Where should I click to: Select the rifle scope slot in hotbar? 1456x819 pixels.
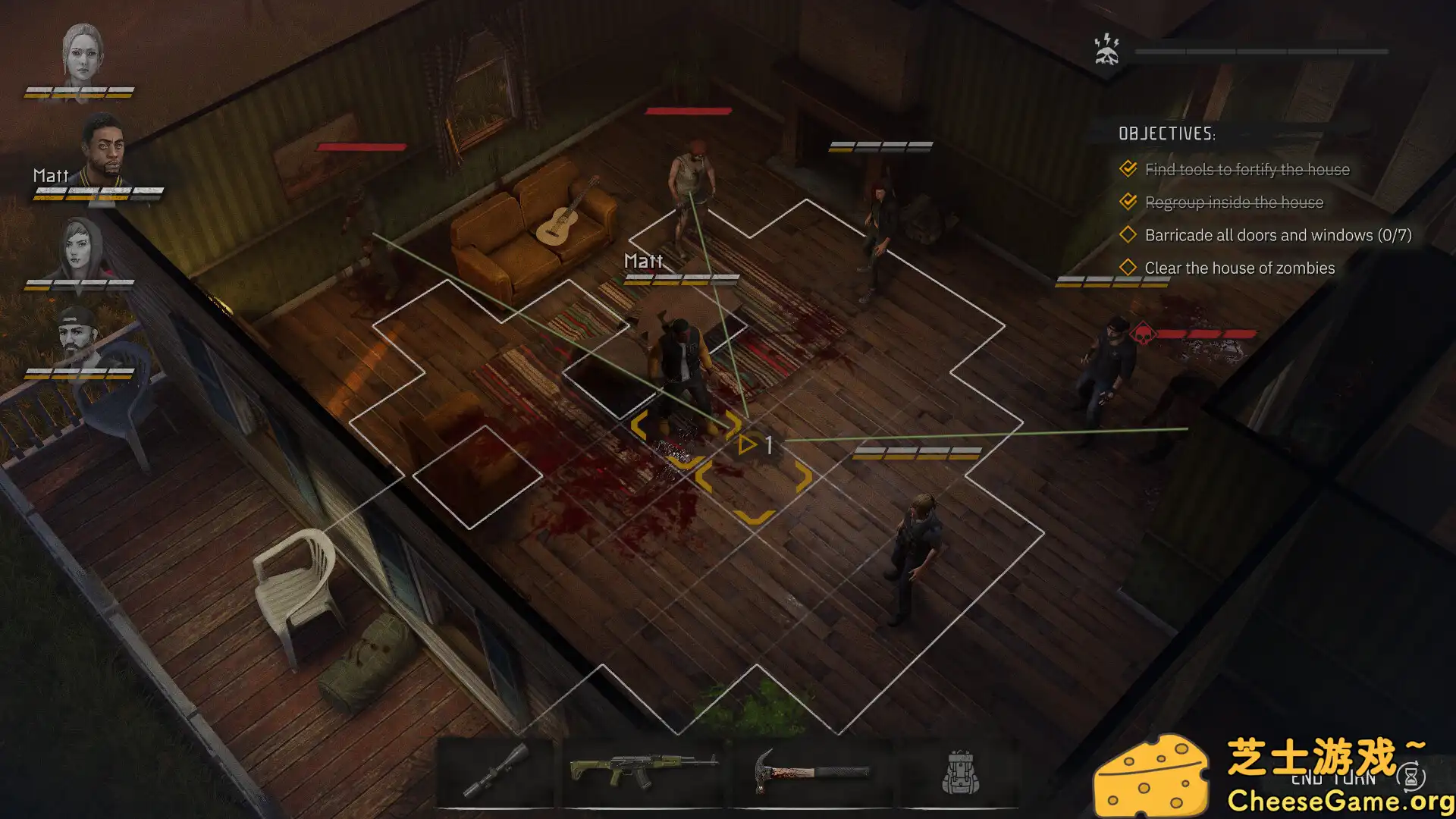[496, 772]
